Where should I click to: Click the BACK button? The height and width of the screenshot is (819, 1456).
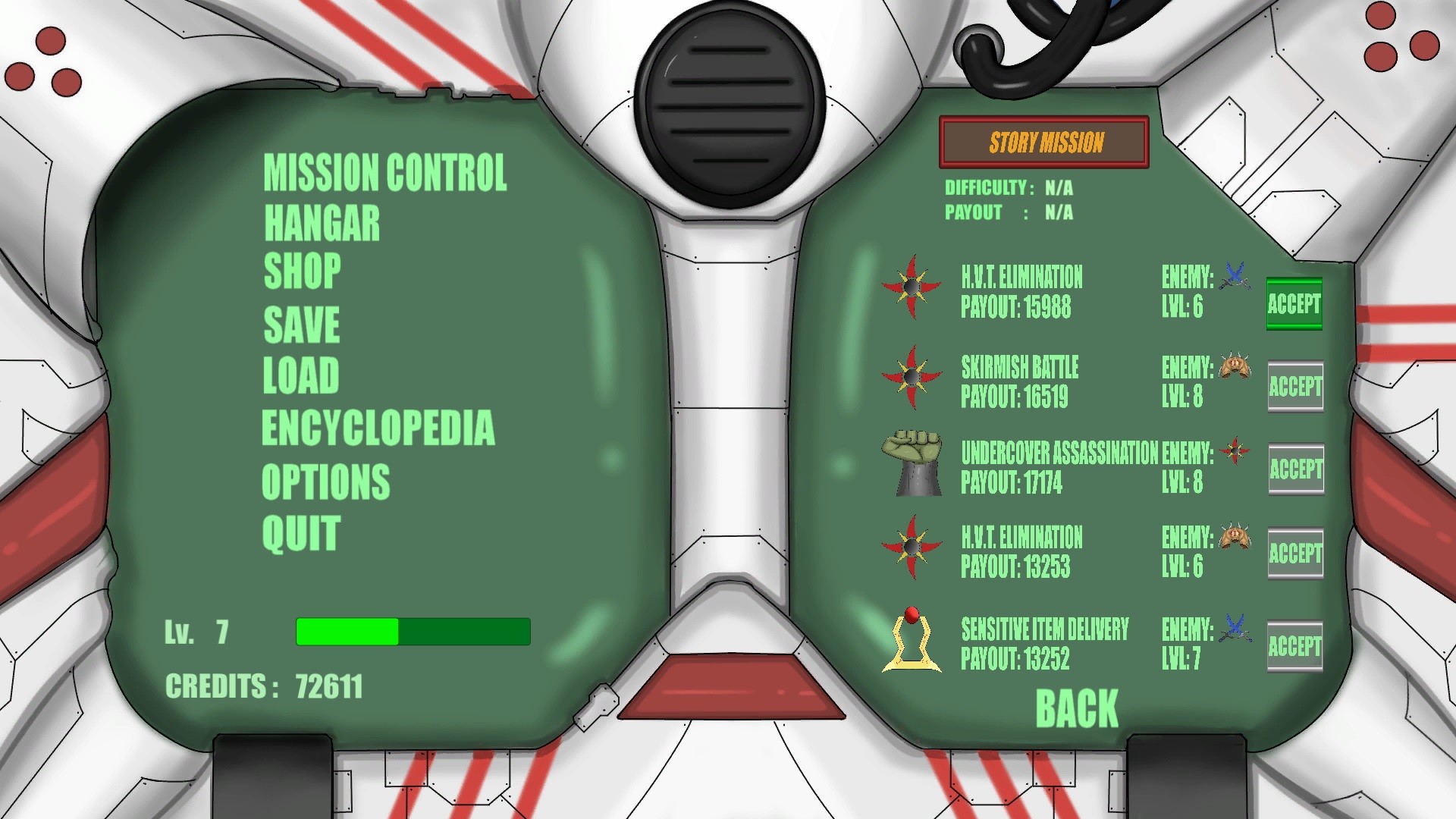click(1077, 707)
